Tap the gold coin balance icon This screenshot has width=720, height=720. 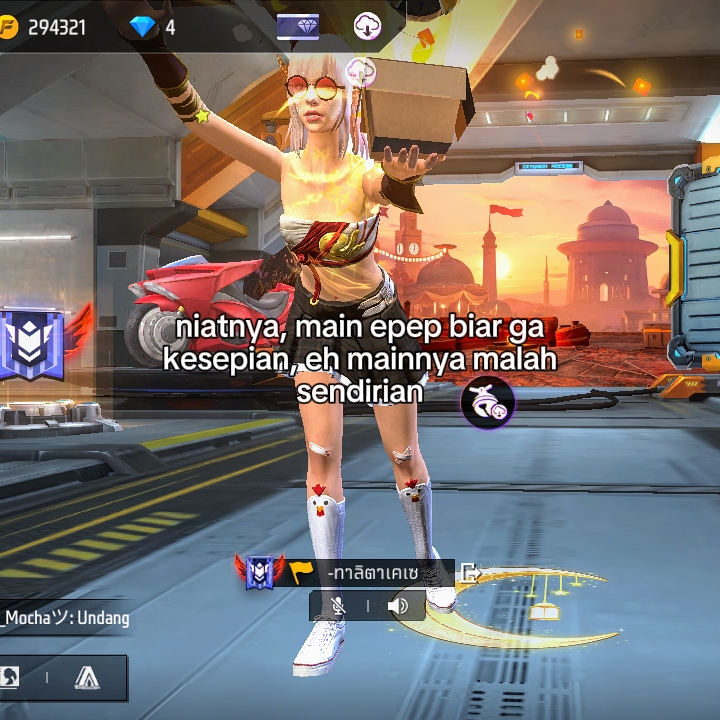pos(8,28)
